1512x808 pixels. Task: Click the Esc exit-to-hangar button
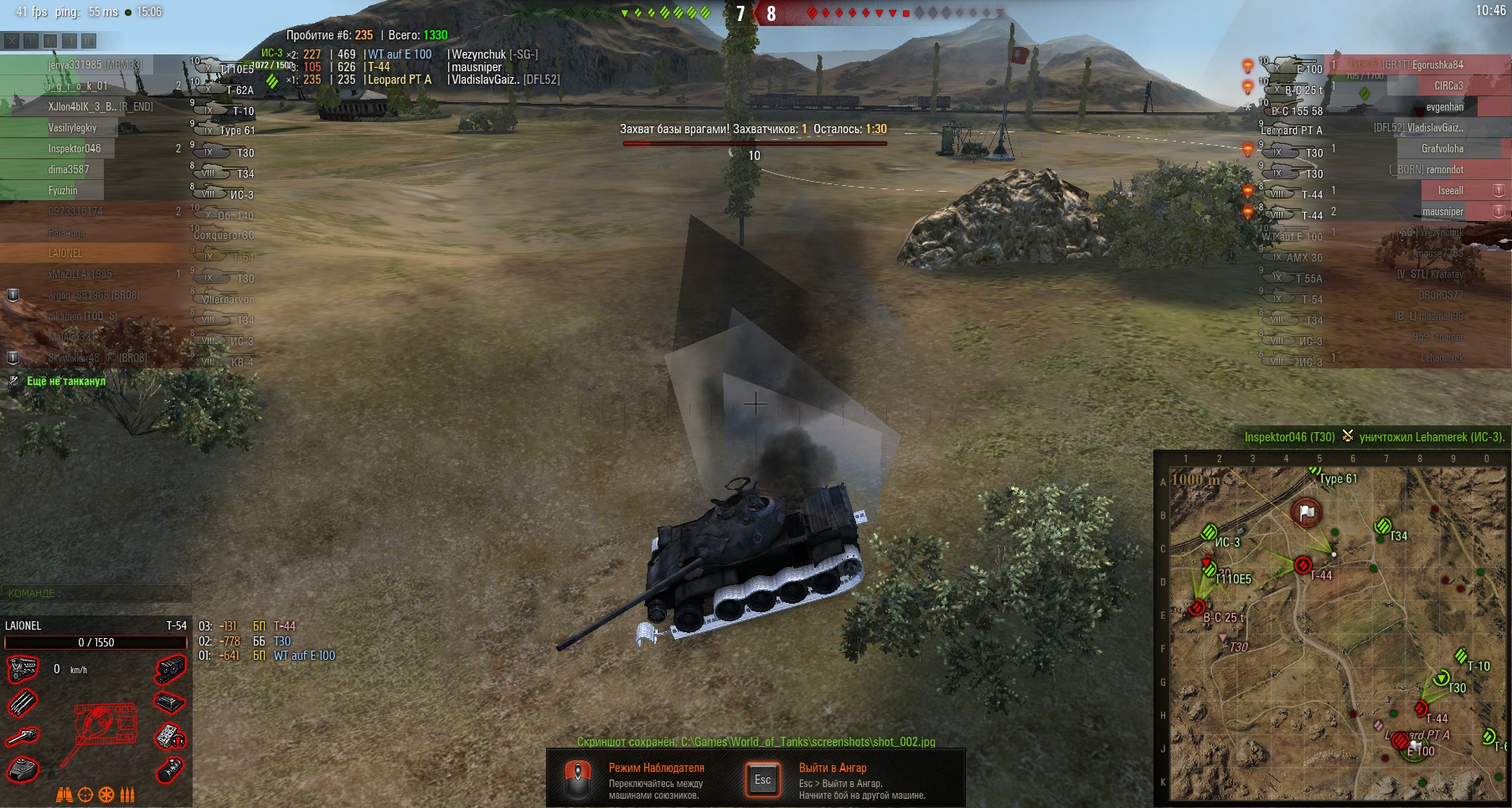tap(762, 780)
